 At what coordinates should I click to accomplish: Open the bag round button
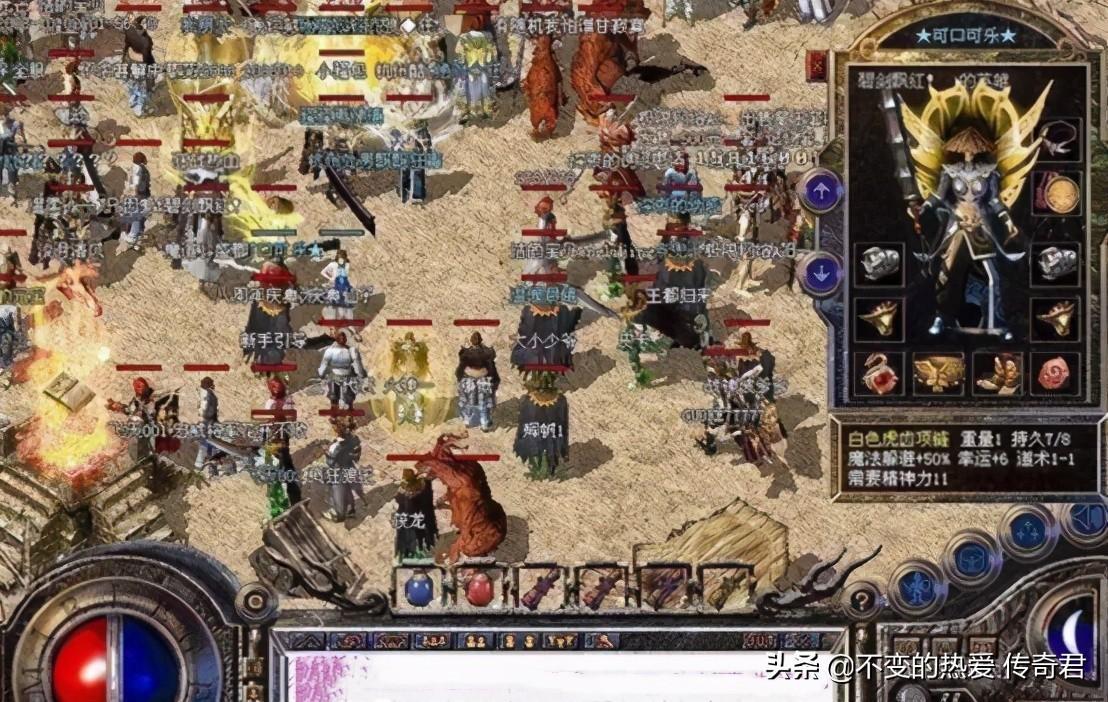[971, 558]
